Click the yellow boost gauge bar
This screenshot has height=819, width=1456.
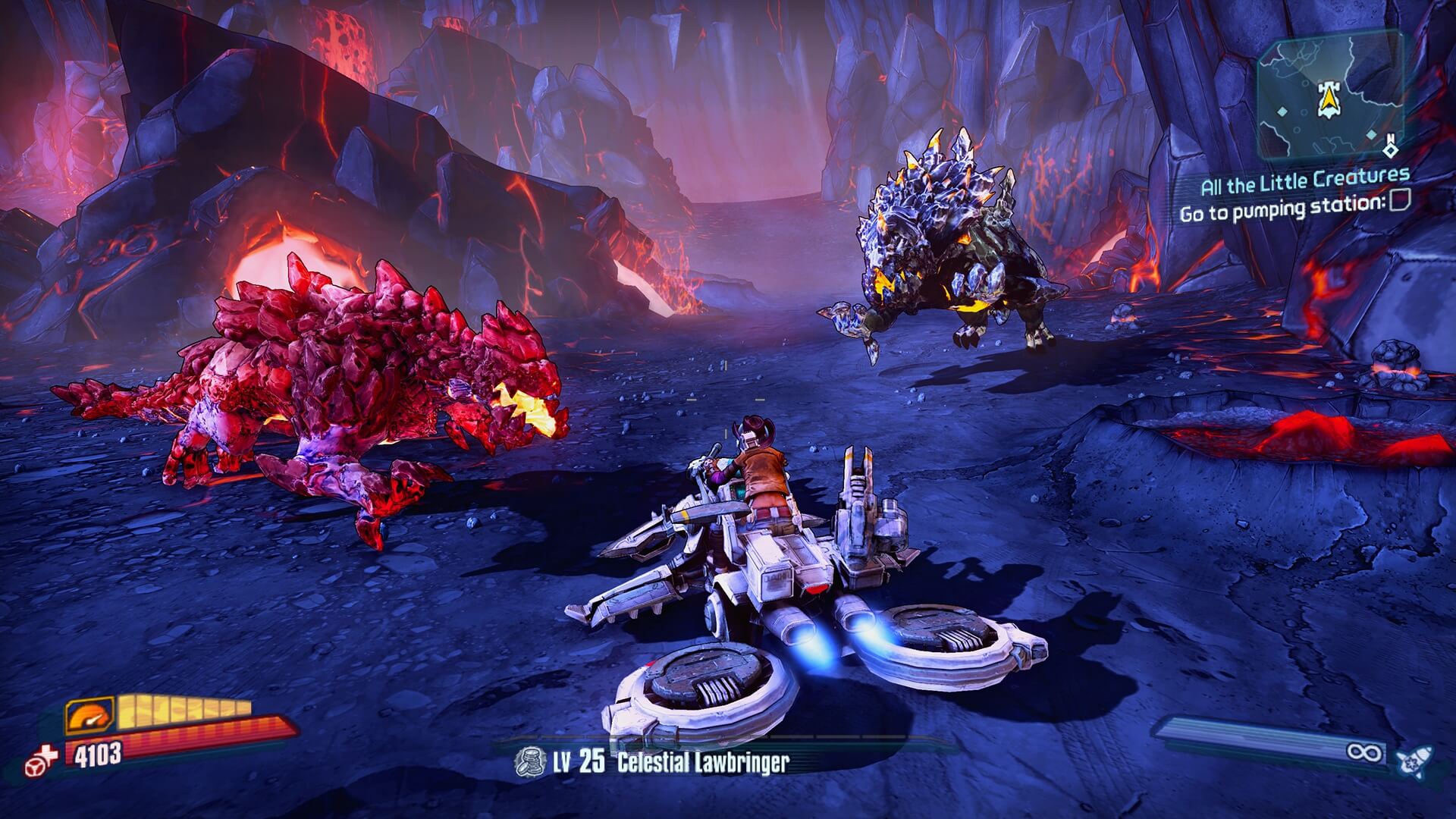tap(180, 711)
